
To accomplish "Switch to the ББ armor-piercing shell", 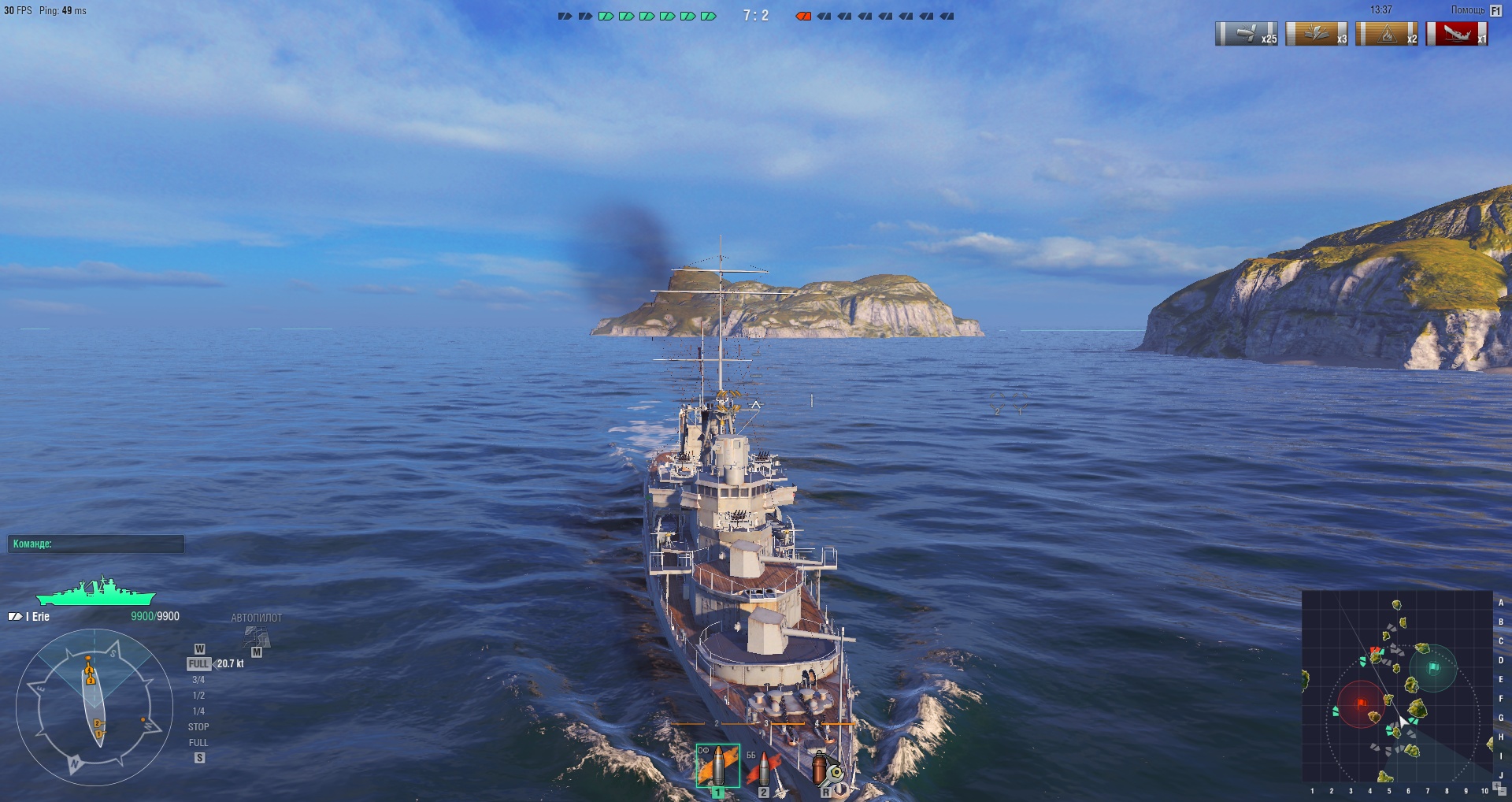I will [x=762, y=769].
